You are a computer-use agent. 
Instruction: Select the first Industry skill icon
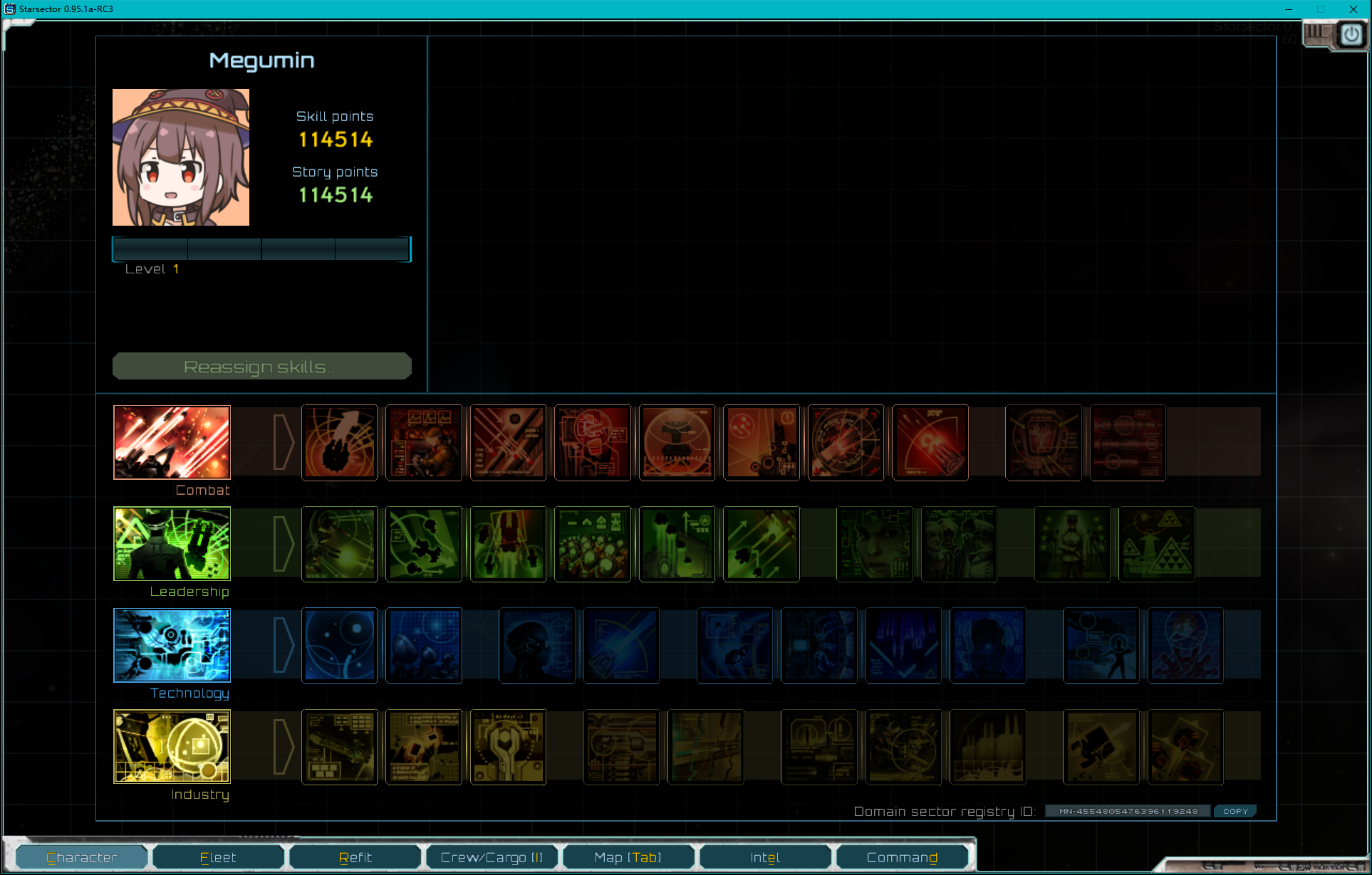point(339,746)
